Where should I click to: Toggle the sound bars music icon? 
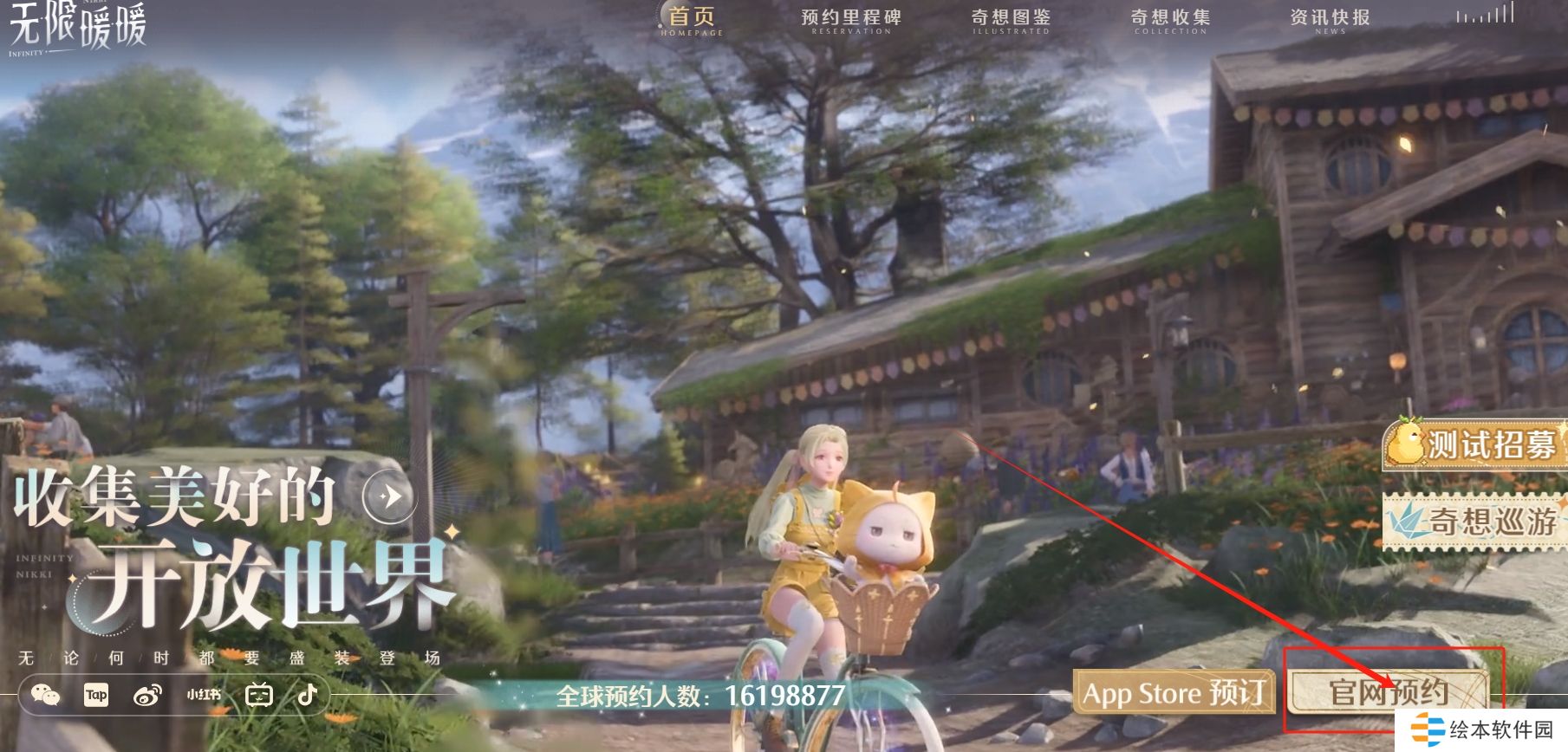tap(1485, 15)
